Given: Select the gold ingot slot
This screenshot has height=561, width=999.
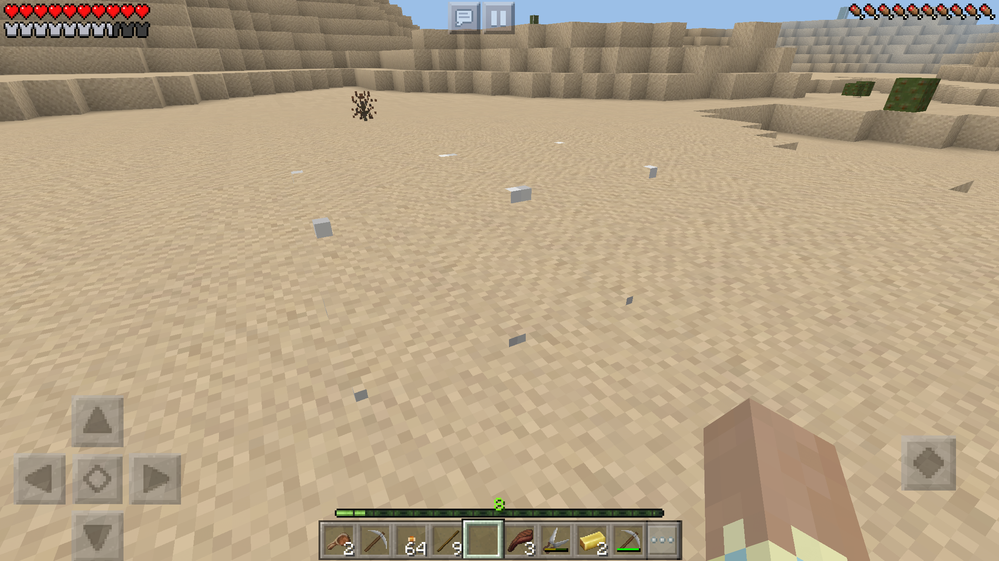Looking at the screenshot, I should pos(591,540).
